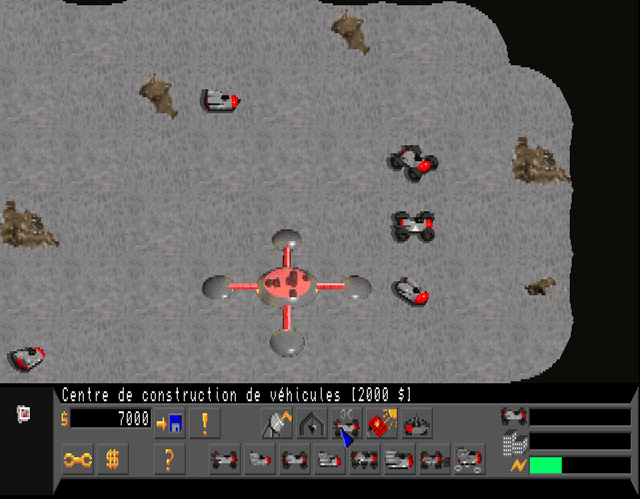
Task: Select the small portrait icon left of panel
Action: [24, 413]
